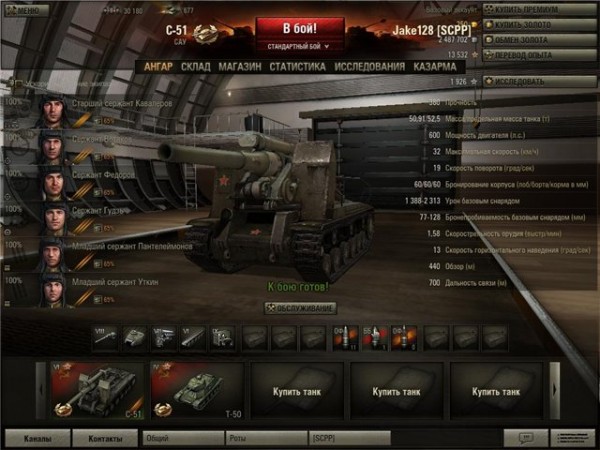Click the Купить премиум button

click(x=540, y=9)
